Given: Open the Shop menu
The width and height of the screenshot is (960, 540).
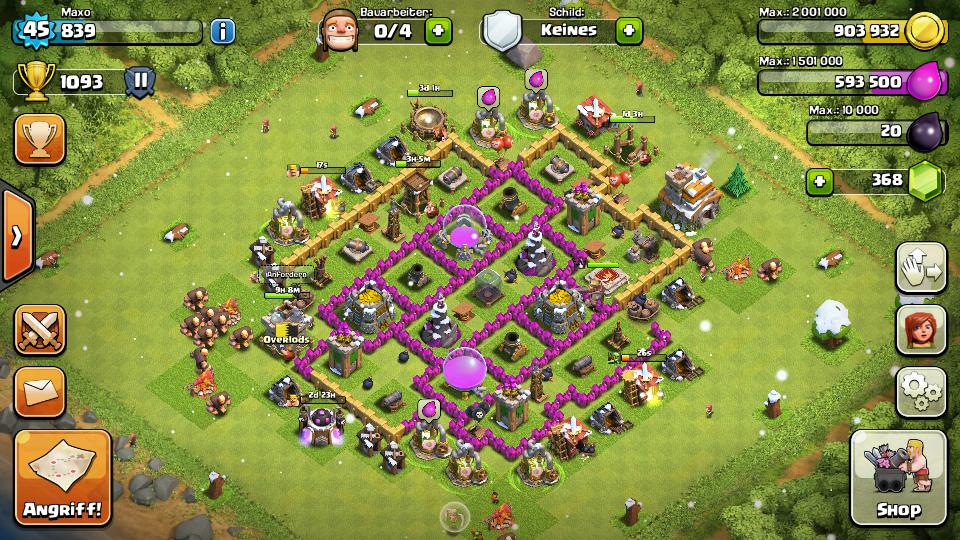Looking at the screenshot, I should click(x=898, y=478).
